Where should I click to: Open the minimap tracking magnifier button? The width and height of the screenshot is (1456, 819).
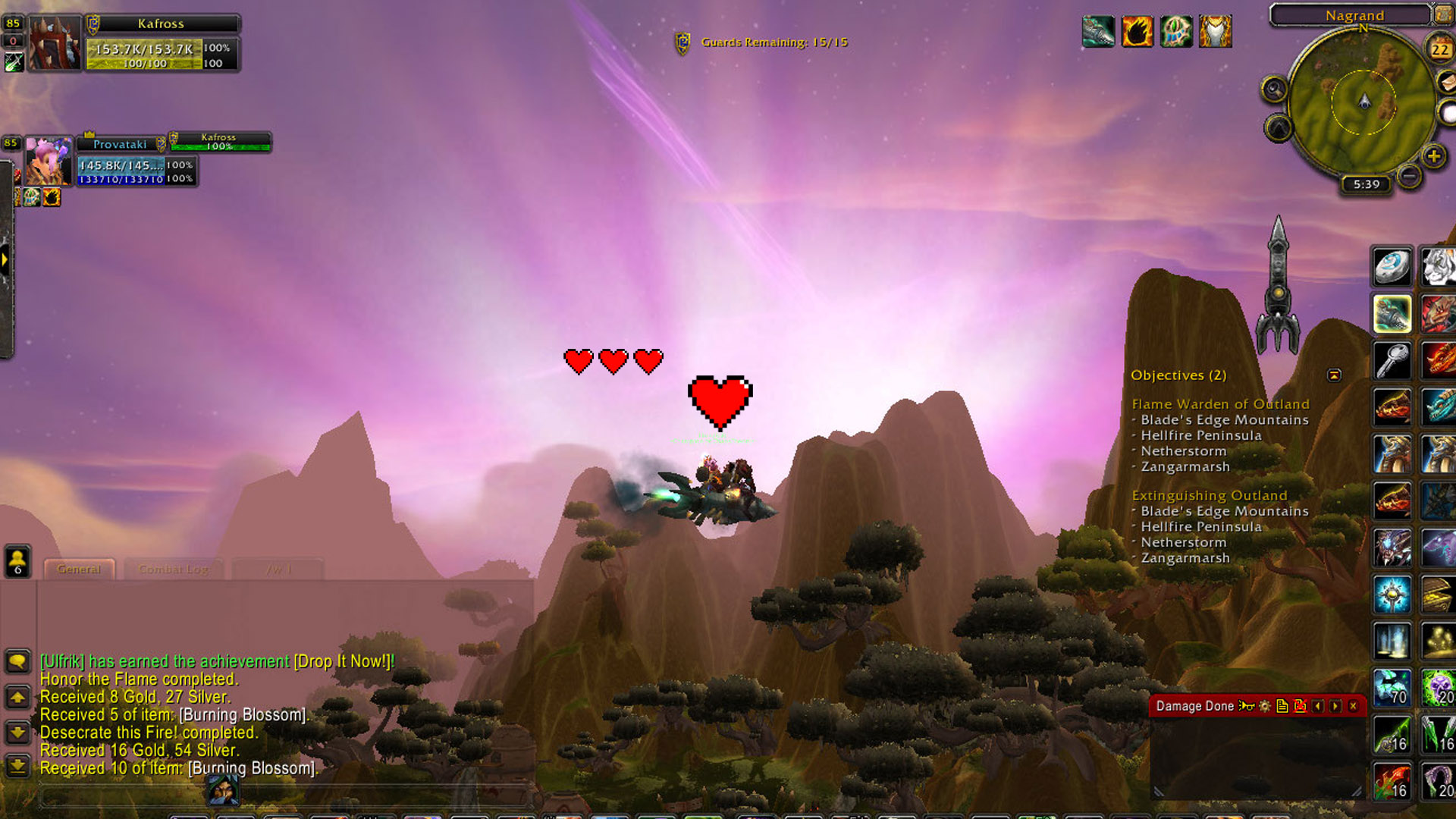coord(1274,89)
